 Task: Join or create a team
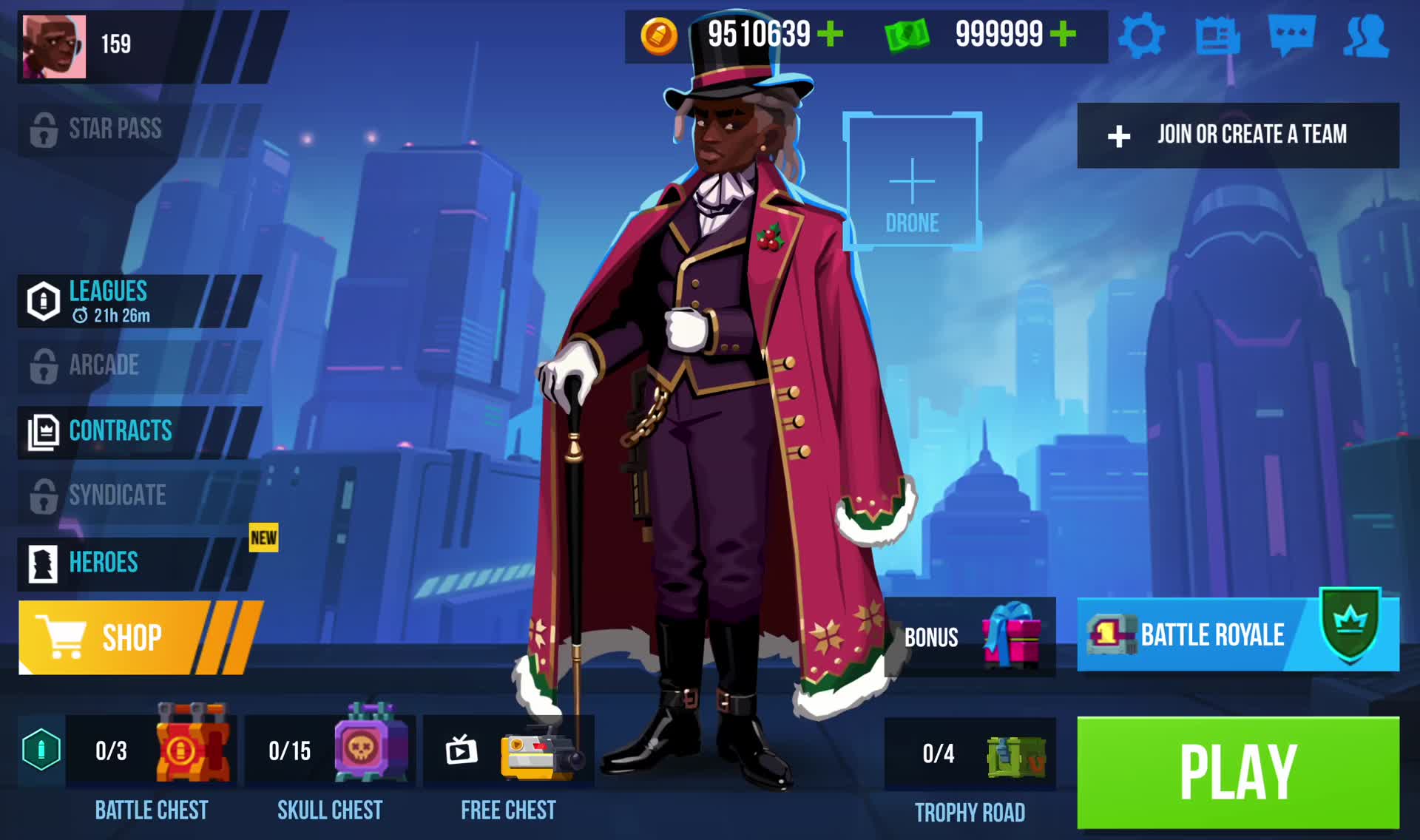(x=1237, y=135)
